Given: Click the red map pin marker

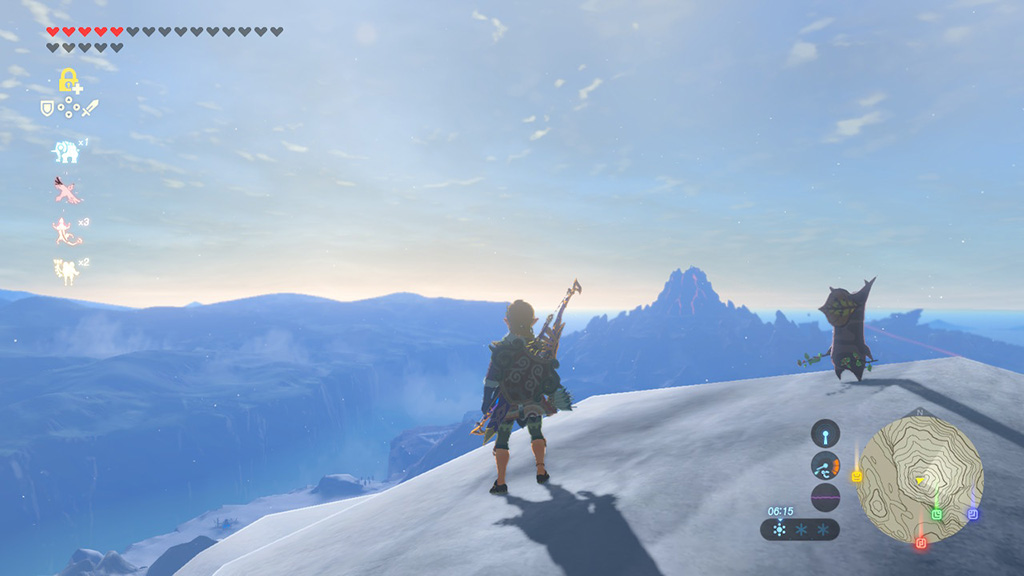Looking at the screenshot, I should point(921,543).
